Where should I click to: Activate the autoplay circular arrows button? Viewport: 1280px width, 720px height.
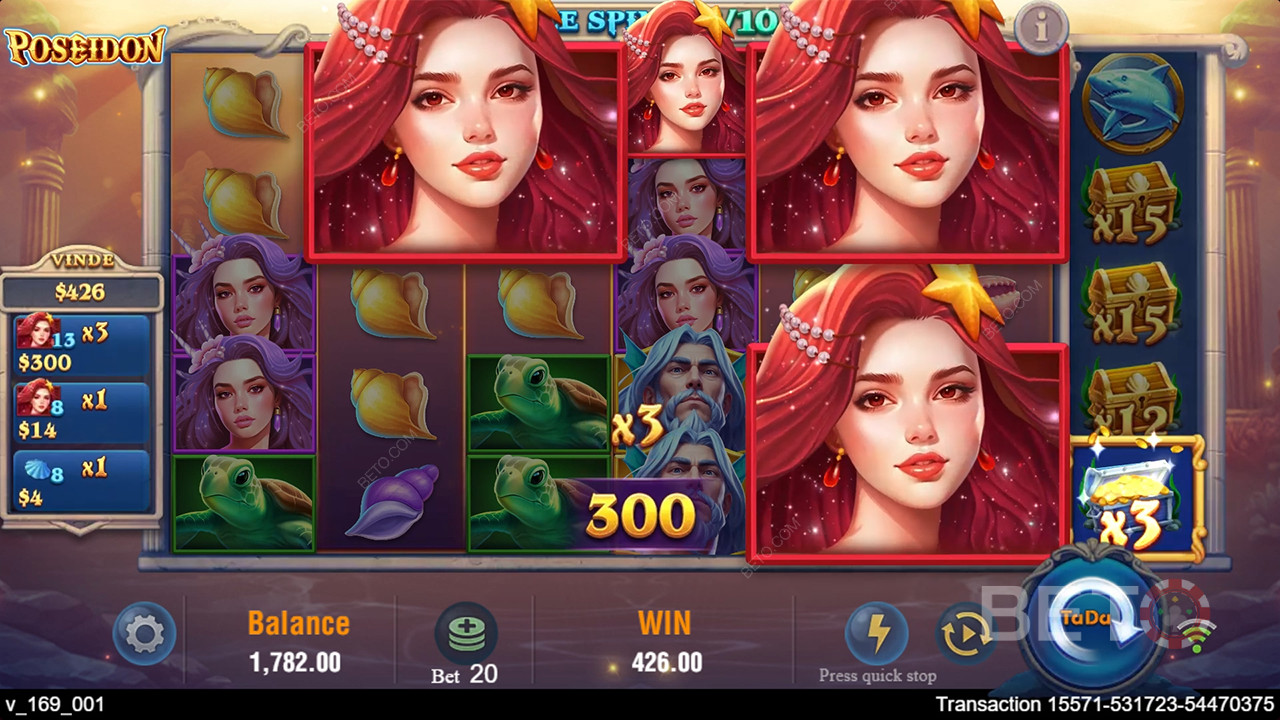click(964, 635)
